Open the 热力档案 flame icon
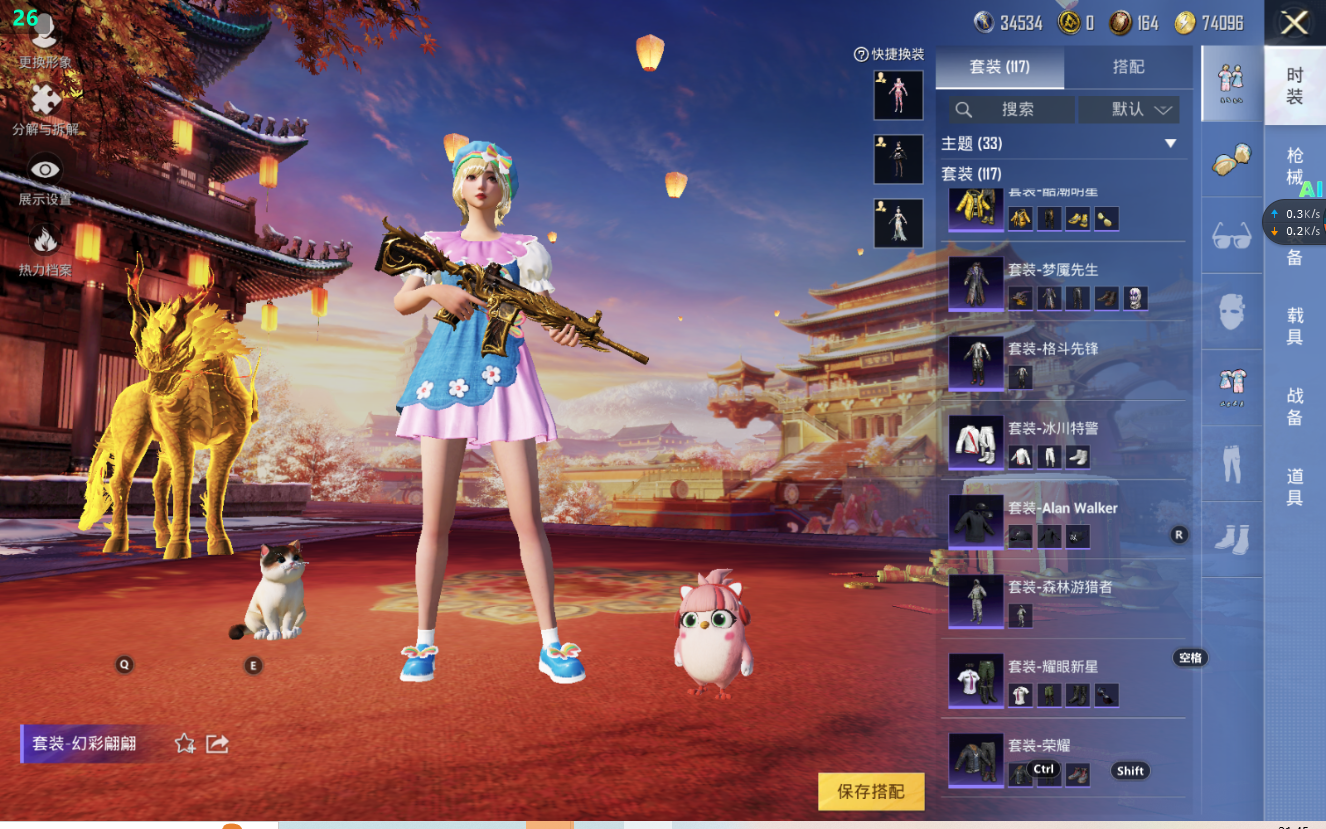 (45, 248)
